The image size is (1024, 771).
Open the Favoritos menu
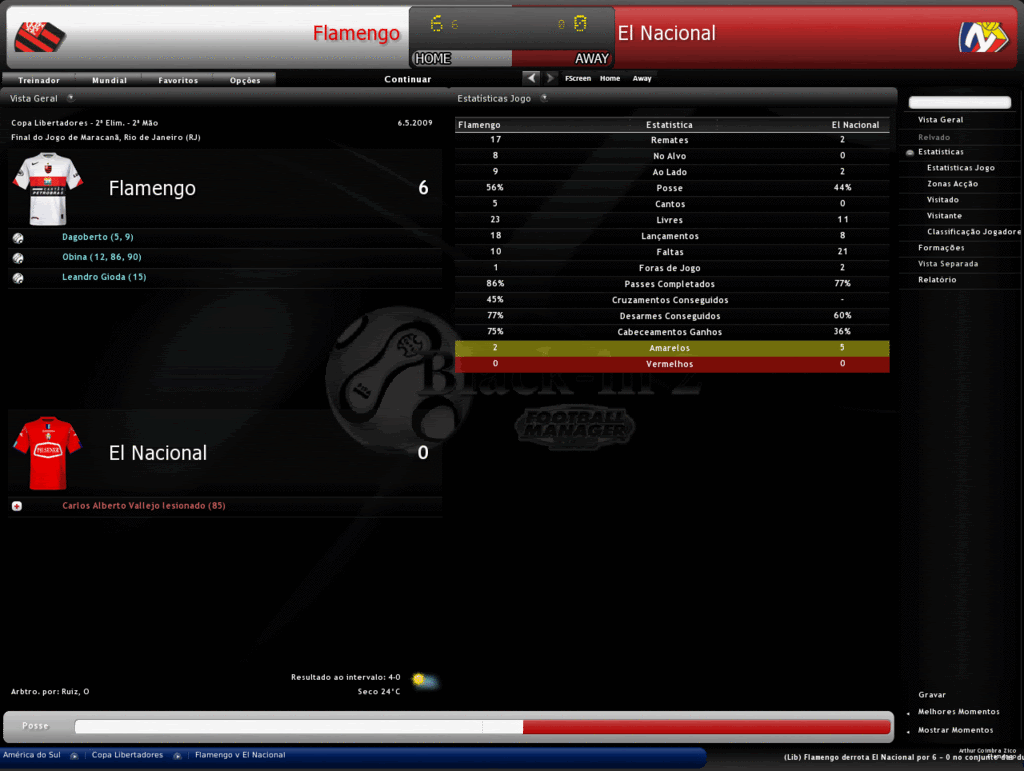(x=178, y=80)
